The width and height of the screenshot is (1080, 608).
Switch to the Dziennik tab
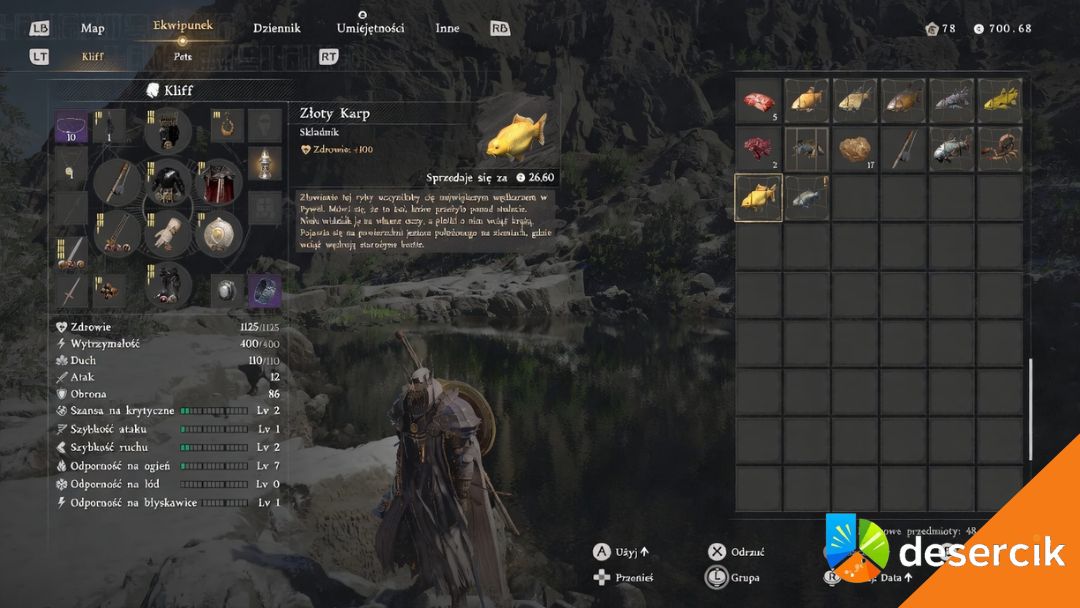click(276, 28)
